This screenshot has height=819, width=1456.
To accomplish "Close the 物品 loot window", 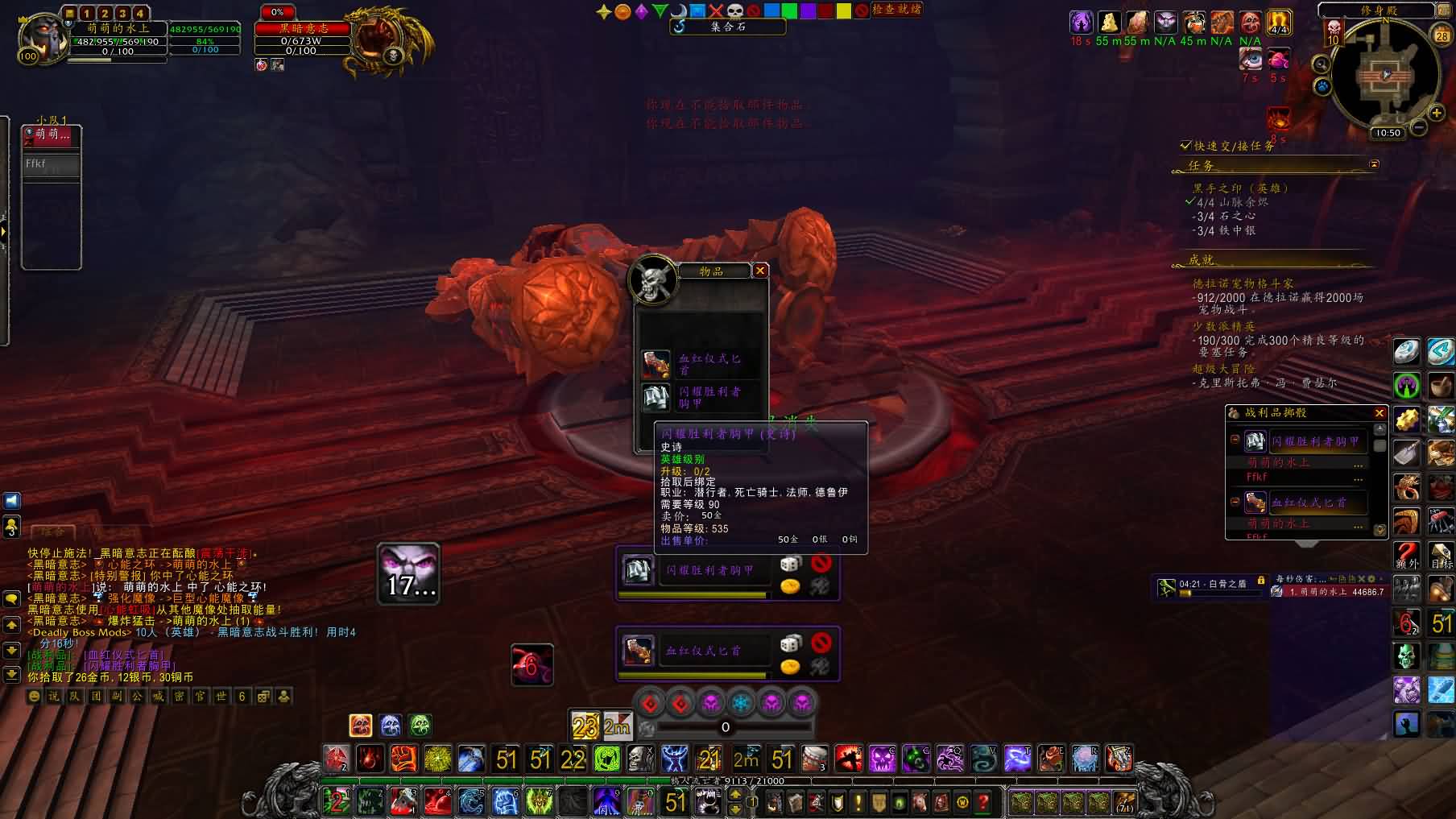I will click(x=759, y=271).
